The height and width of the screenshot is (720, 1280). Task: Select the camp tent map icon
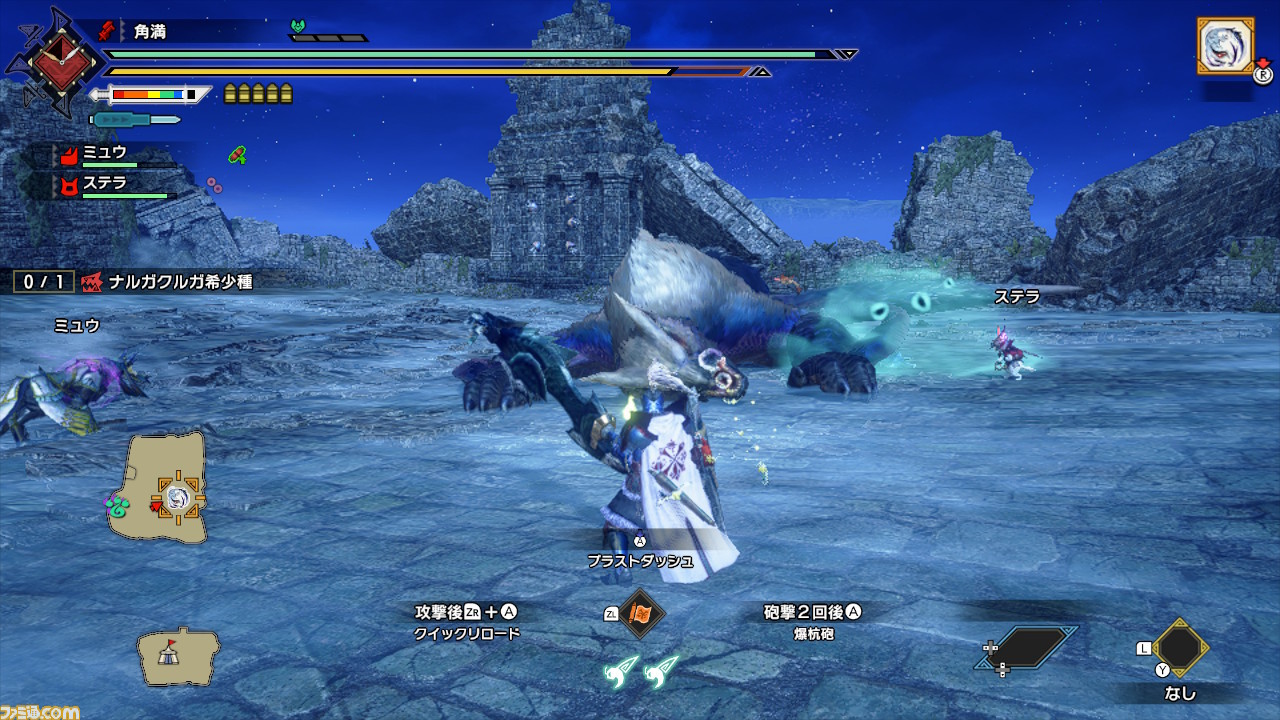pos(178,656)
